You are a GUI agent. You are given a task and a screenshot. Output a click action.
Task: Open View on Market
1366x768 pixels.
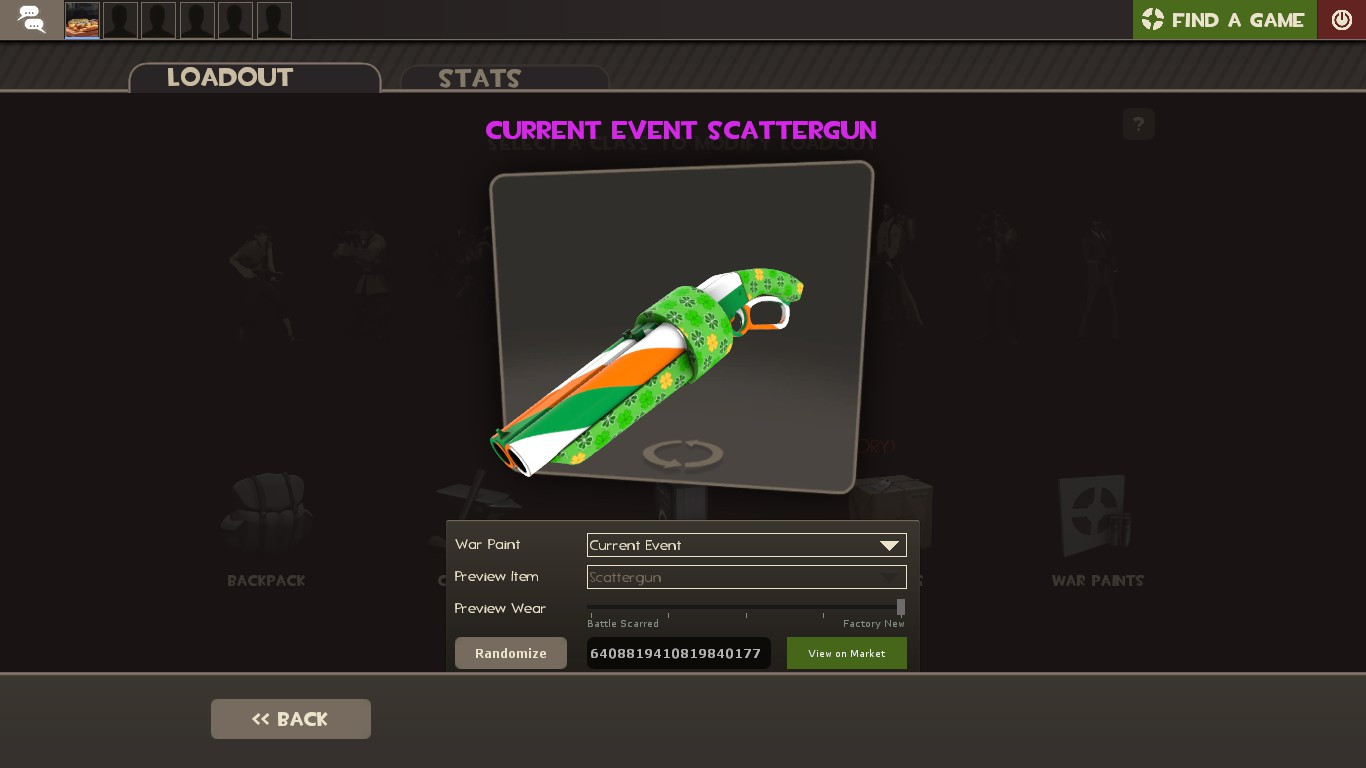point(846,653)
